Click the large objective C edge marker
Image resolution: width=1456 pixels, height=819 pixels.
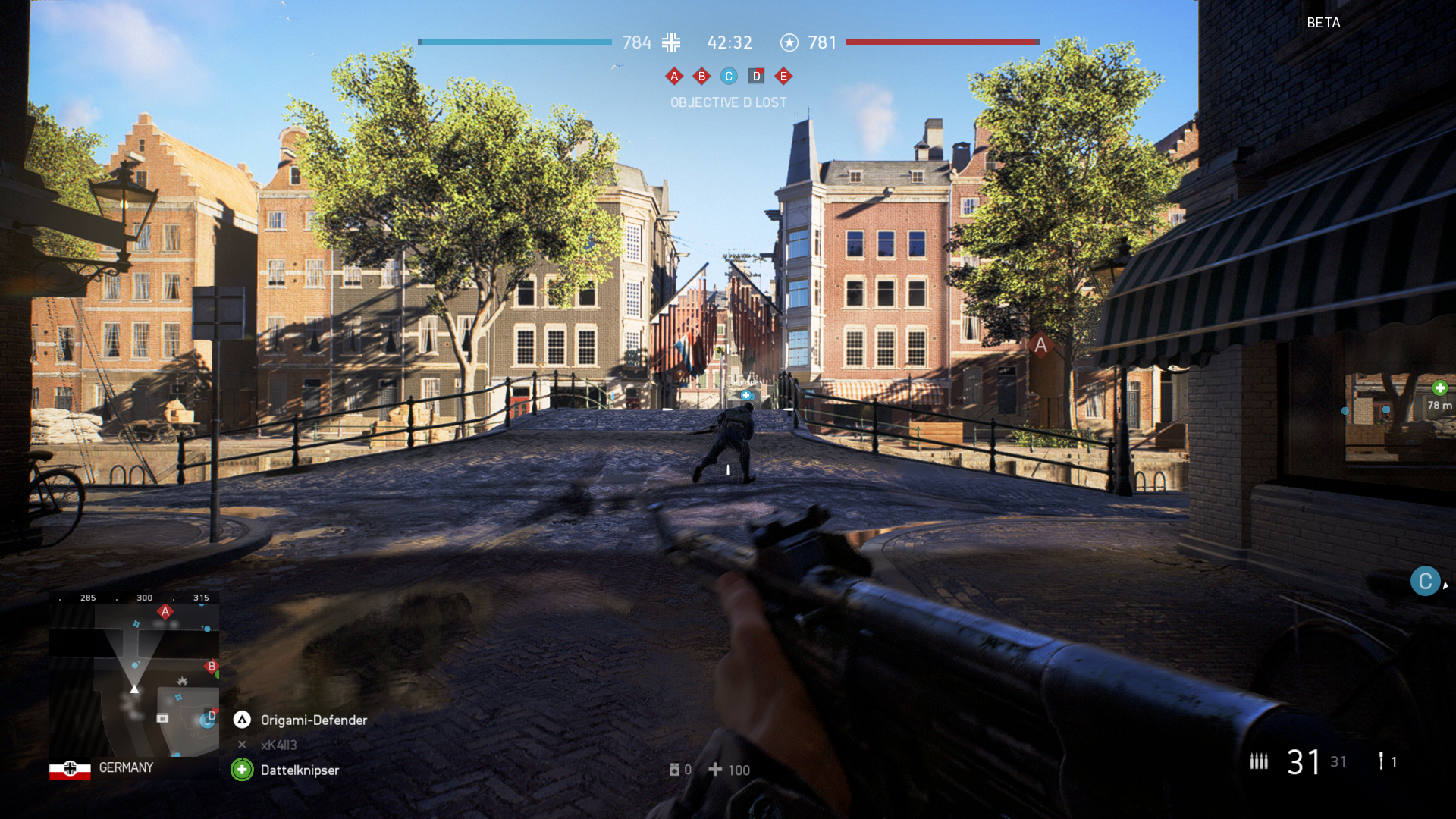tap(1425, 582)
